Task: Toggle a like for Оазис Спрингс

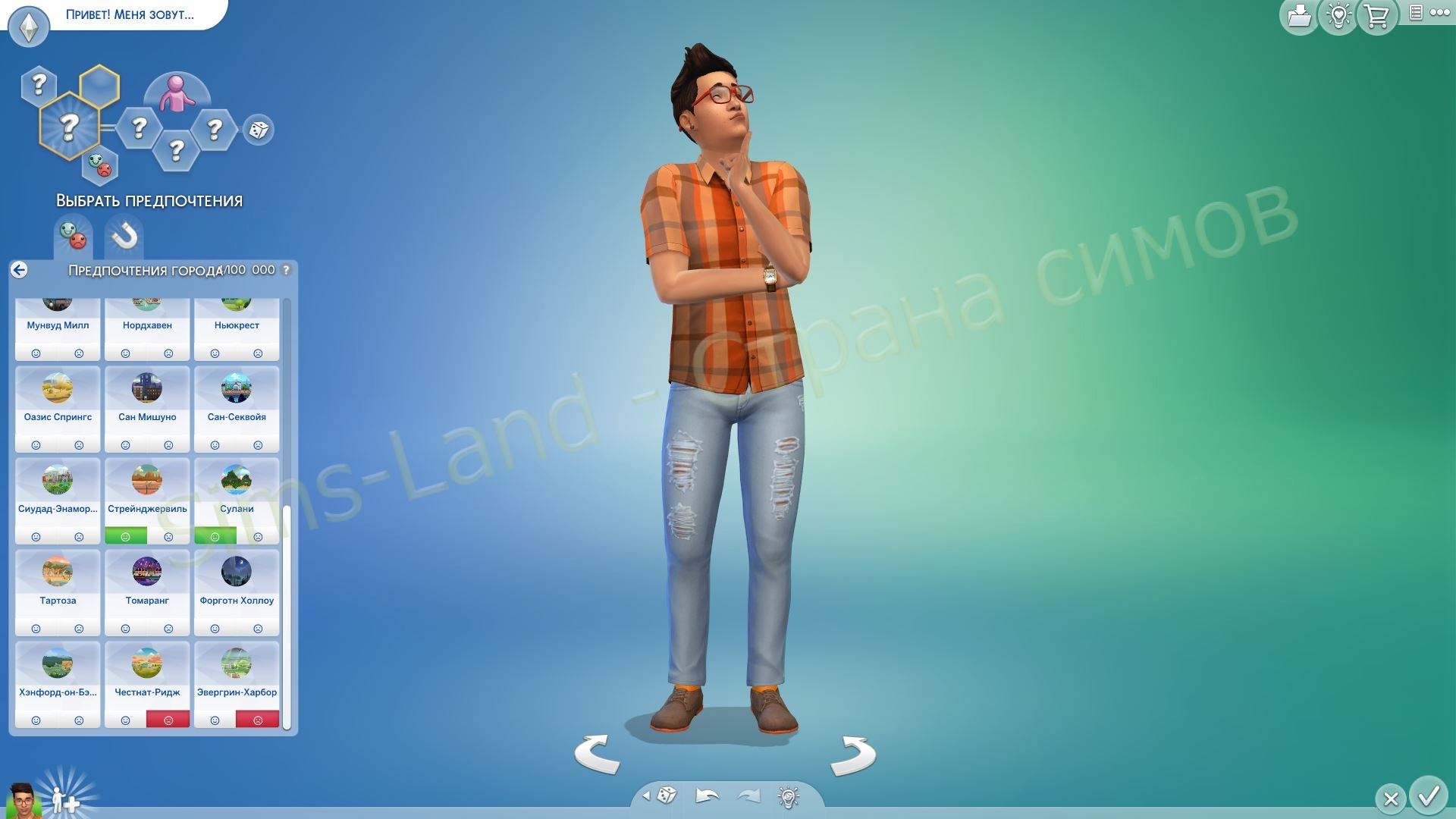Action: tap(36, 444)
